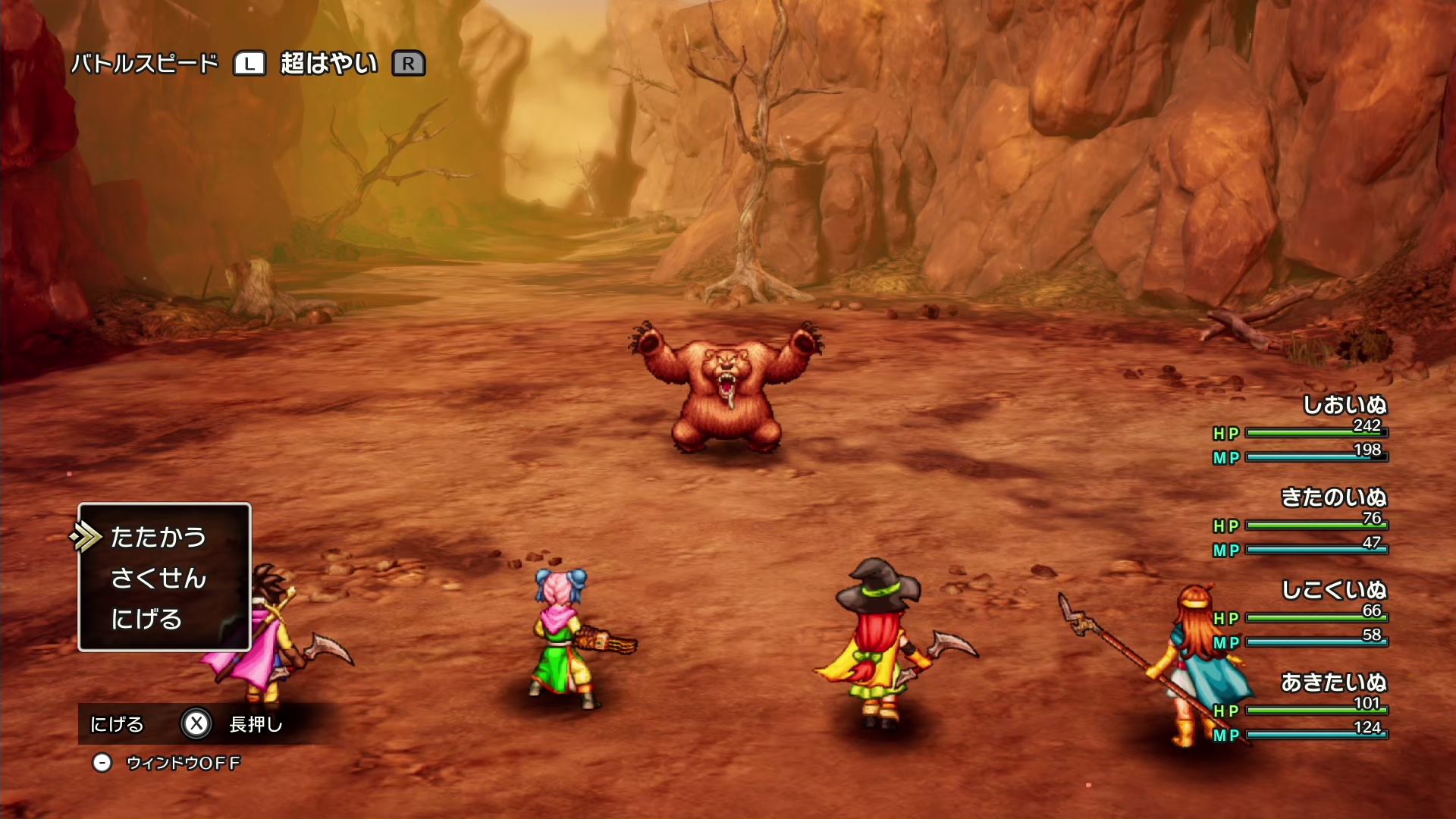Select party member きたのいぬ status entry
Viewport: 1456px width, 819px height.
(1333, 498)
